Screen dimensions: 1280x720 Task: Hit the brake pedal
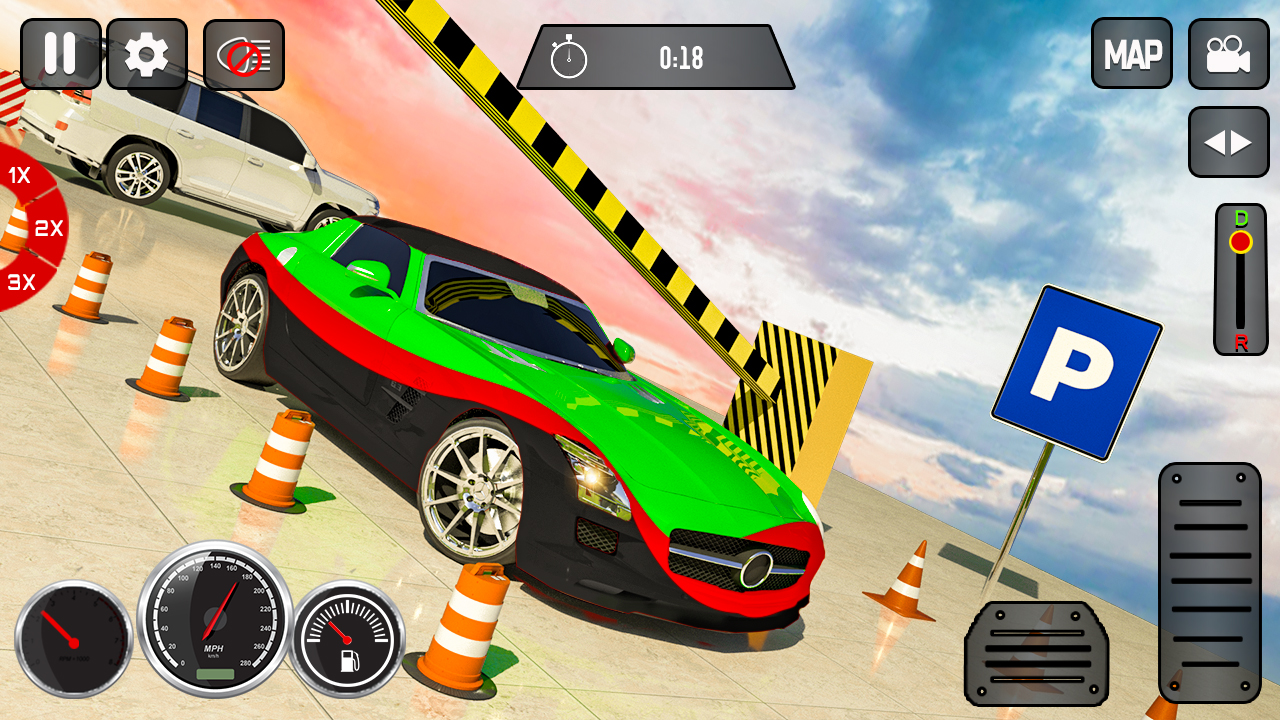pos(1036,654)
